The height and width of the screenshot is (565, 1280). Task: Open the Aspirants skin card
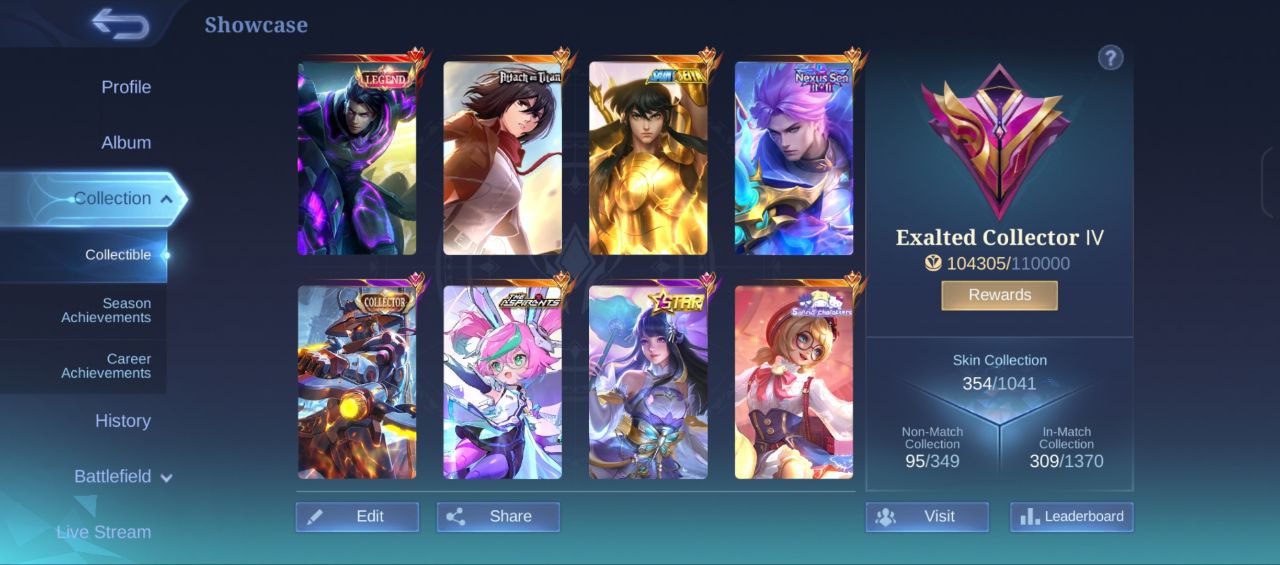(x=502, y=383)
